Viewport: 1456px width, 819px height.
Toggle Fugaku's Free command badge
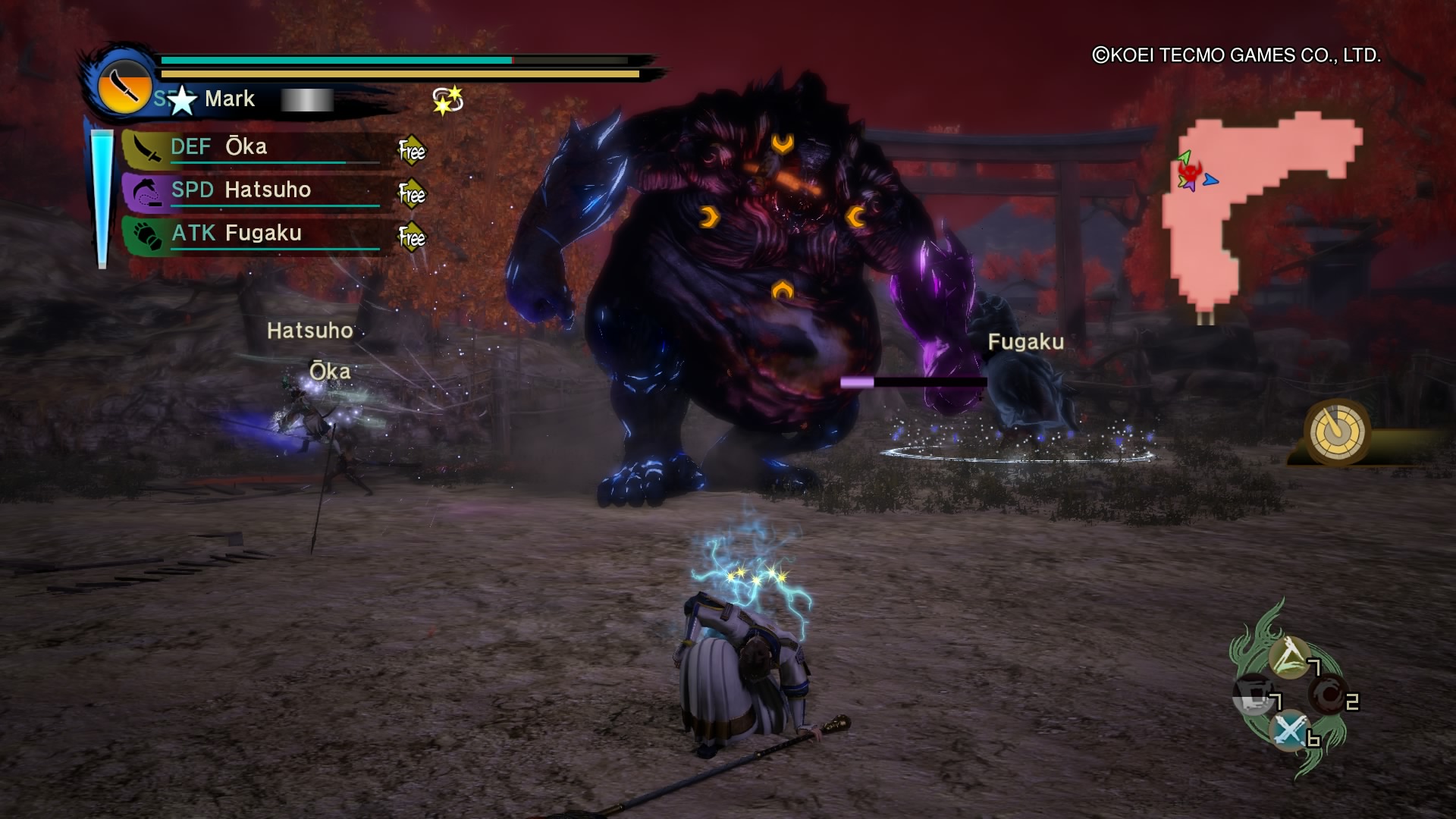412,236
